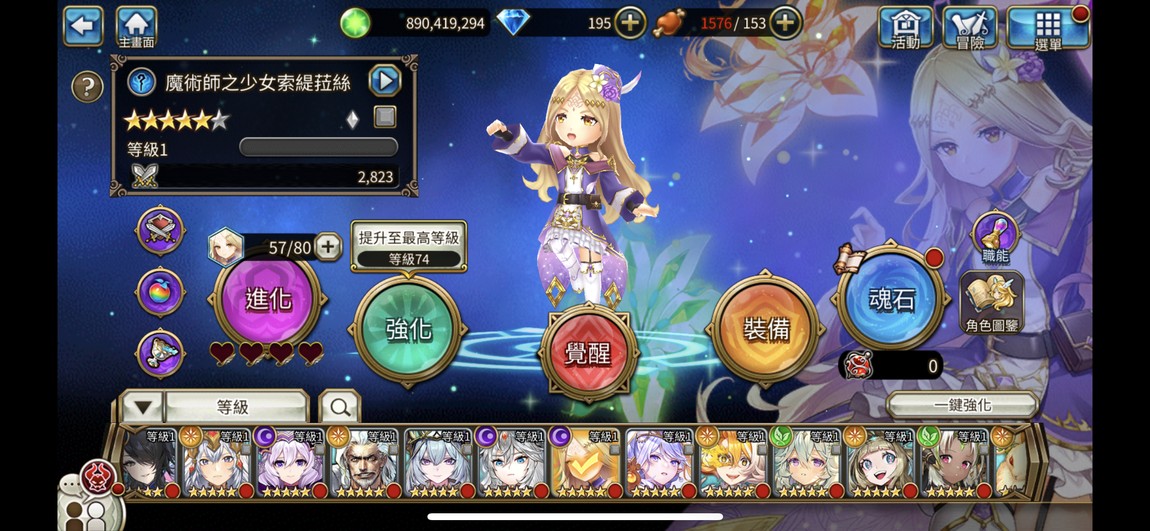Open the blue 魂石 soul stone button
The height and width of the screenshot is (531, 1150).
(x=891, y=299)
